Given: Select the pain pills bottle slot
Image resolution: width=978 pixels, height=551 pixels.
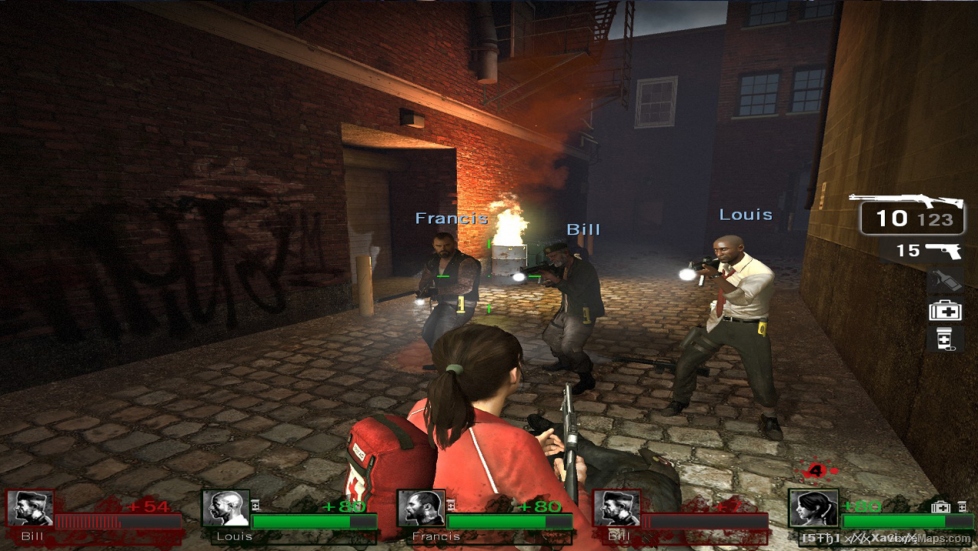Looking at the screenshot, I should [x=945, y=339].
